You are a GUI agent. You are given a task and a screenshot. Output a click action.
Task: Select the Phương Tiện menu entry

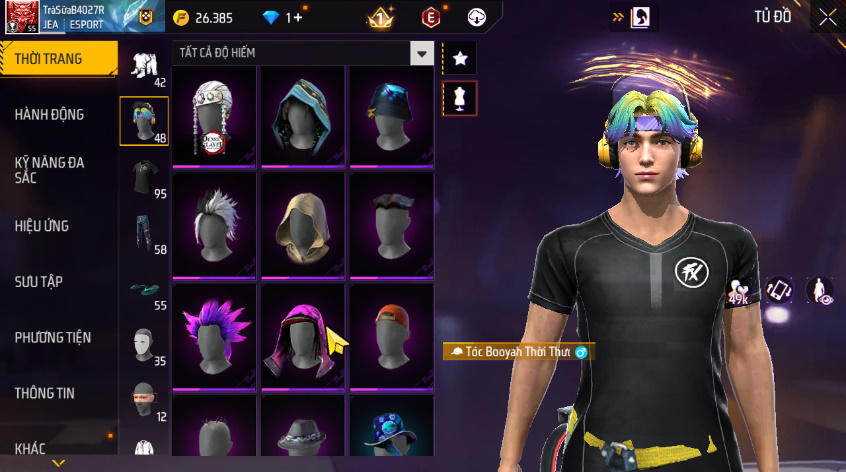pos(51,337)
